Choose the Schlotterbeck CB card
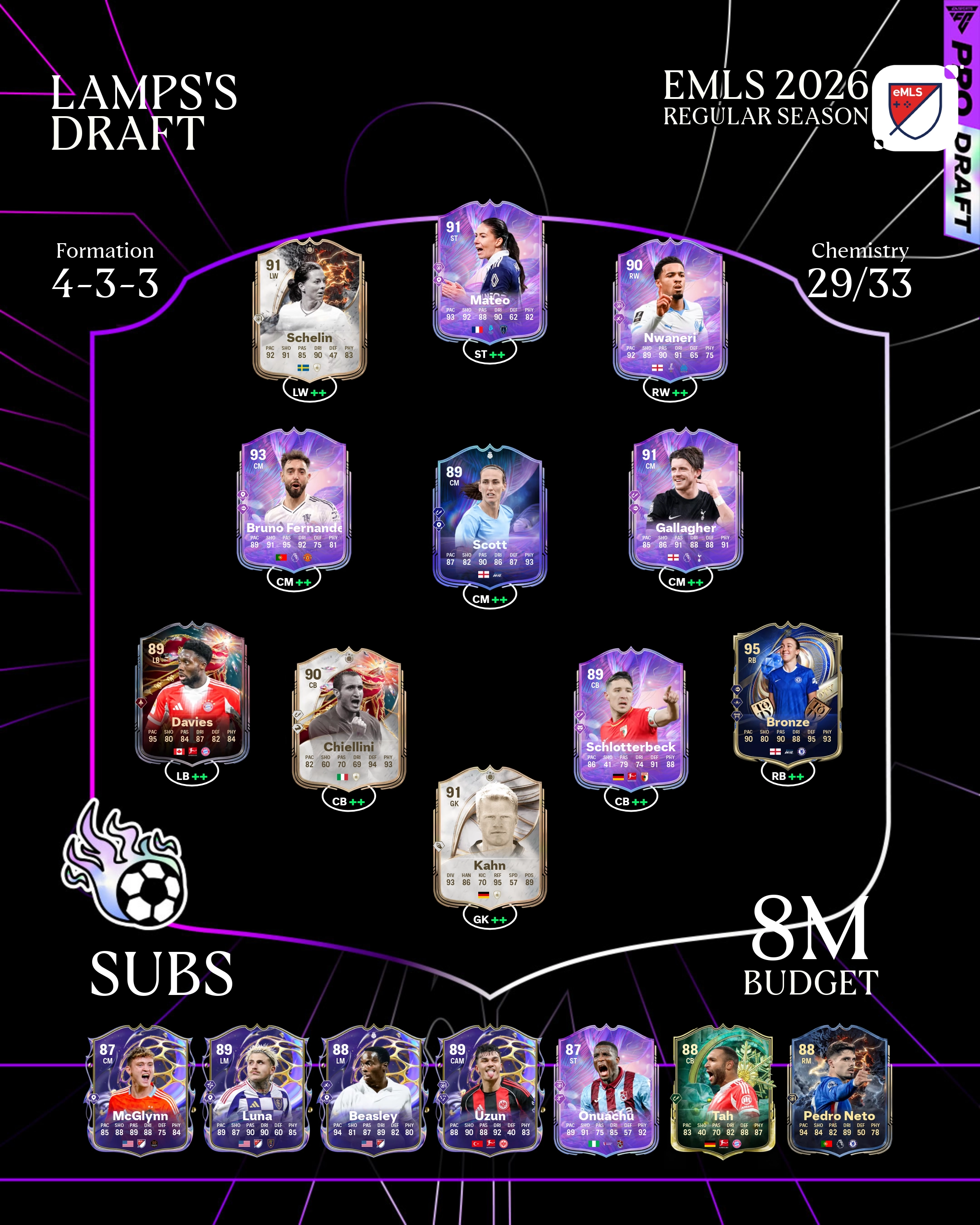Image resolution: width=980 pixels, height=1225 pixels. click(631, 719)
